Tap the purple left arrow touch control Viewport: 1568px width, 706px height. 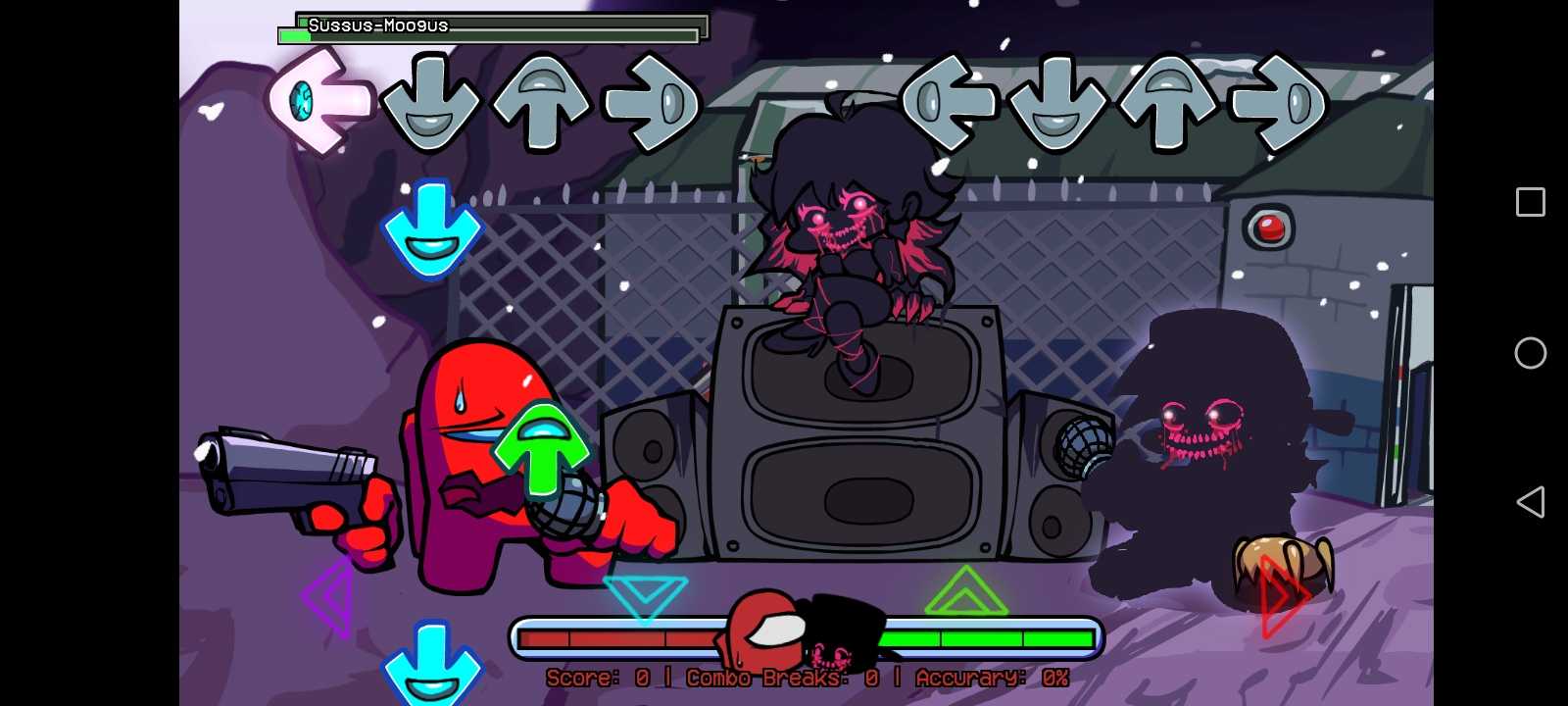[329, 596]
